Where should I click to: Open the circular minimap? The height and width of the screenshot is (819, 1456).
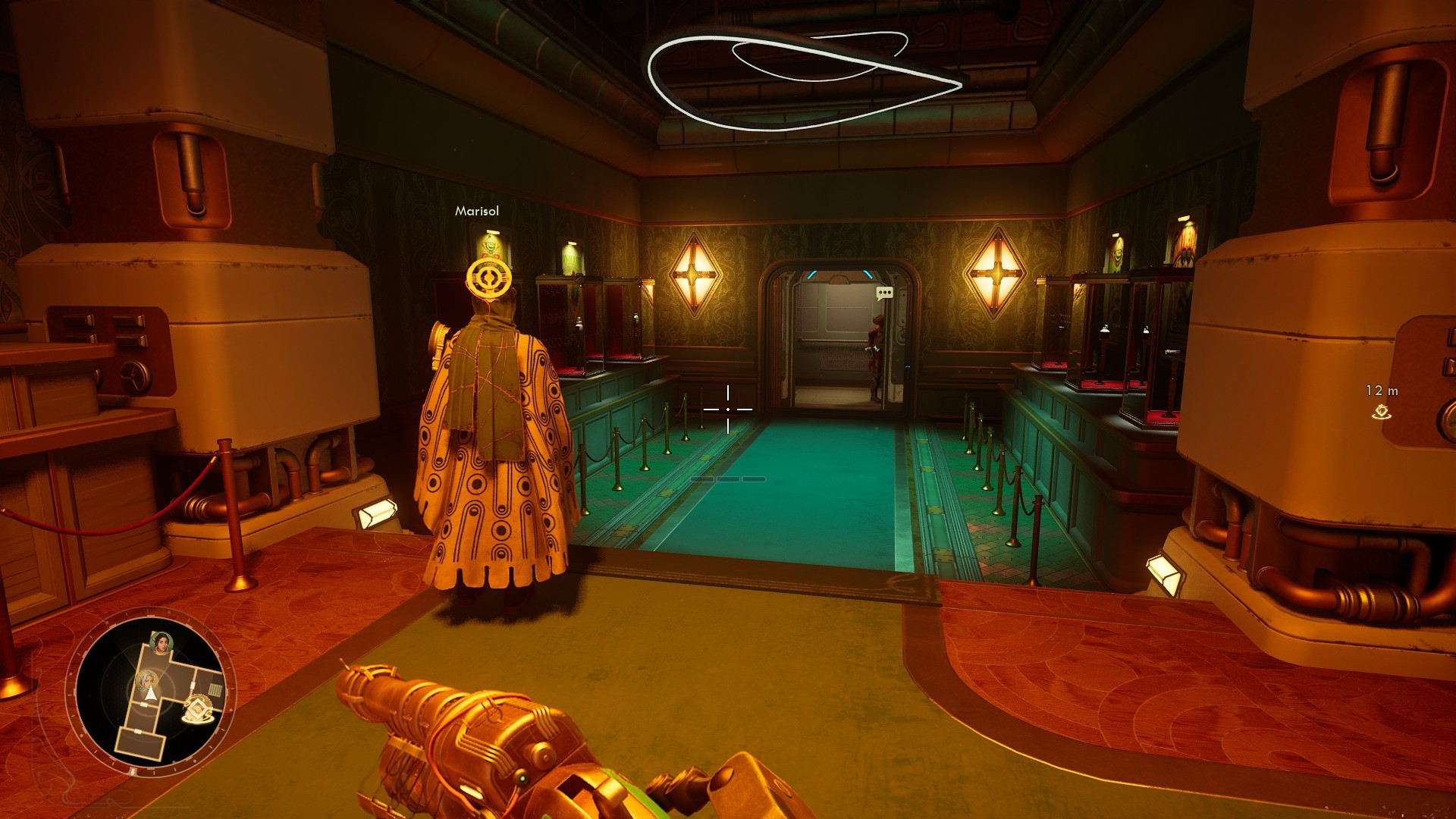point(151,692)
